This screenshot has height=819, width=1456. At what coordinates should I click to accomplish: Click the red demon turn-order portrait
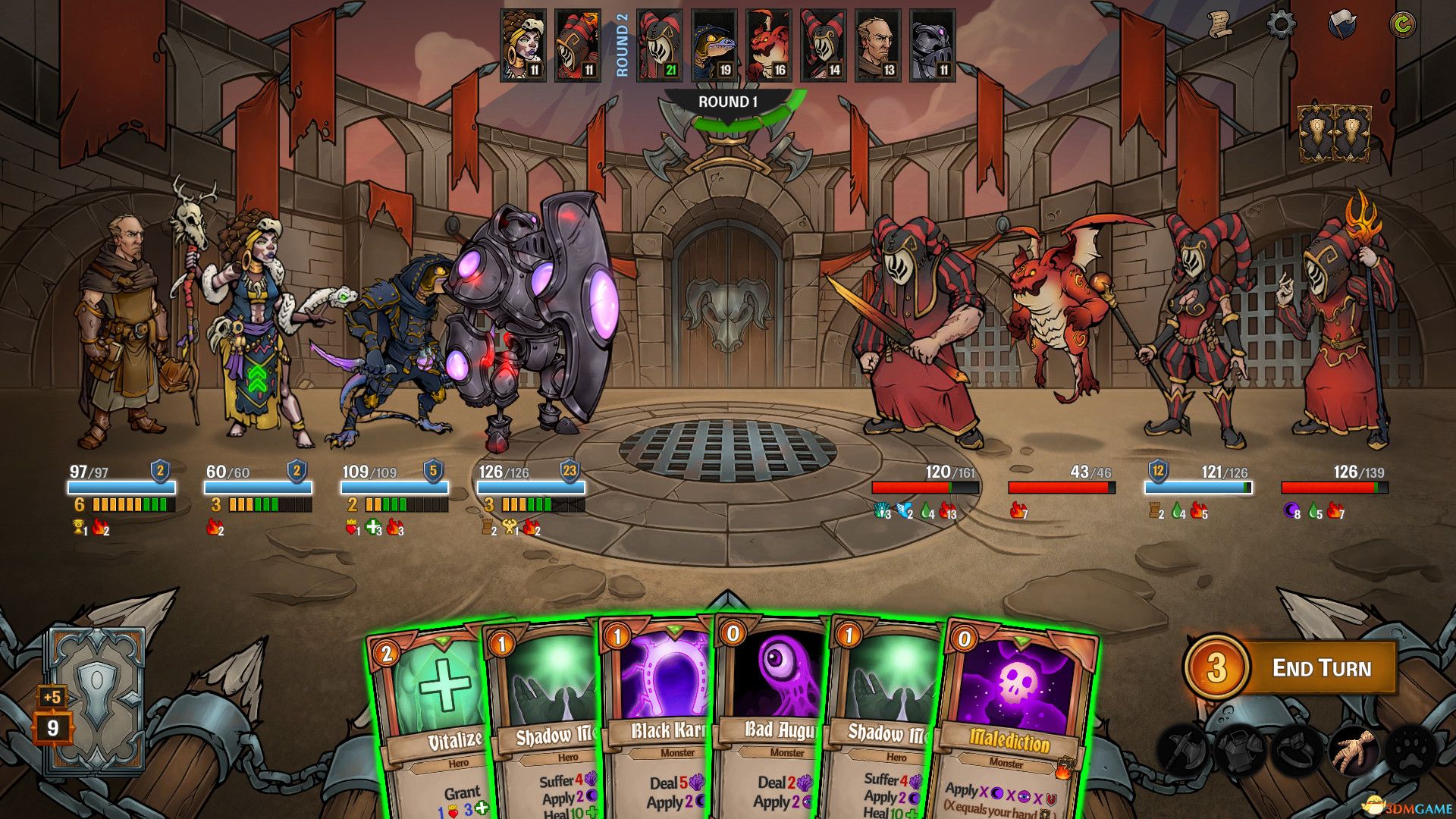point(769,45)
